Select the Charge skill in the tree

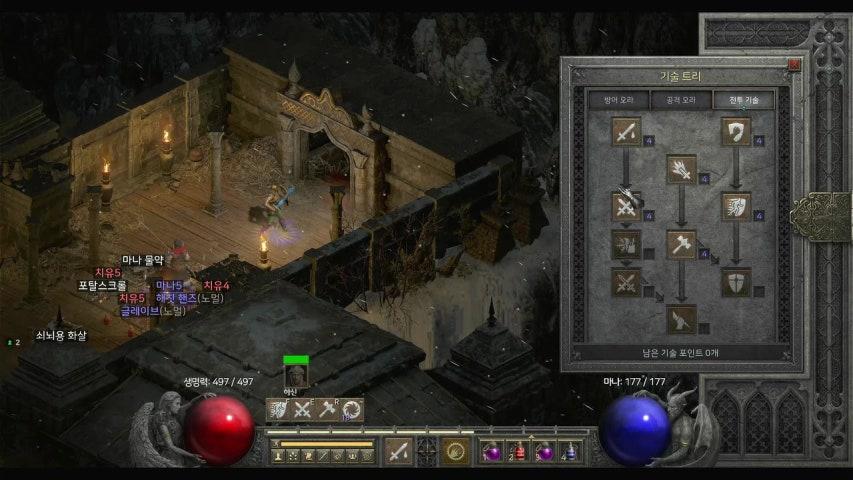coord(736,207)
